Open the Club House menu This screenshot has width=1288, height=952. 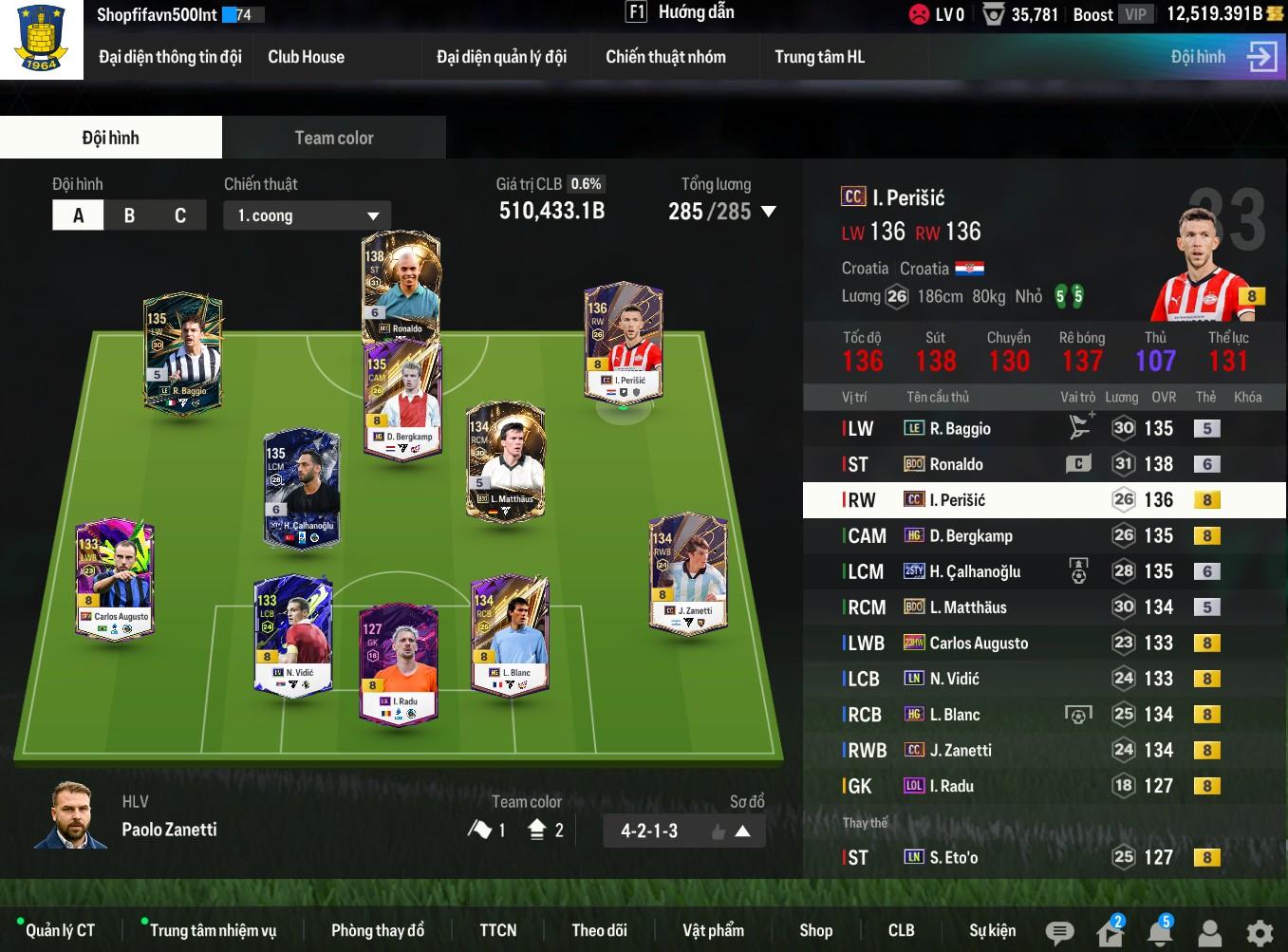point(306,57)
